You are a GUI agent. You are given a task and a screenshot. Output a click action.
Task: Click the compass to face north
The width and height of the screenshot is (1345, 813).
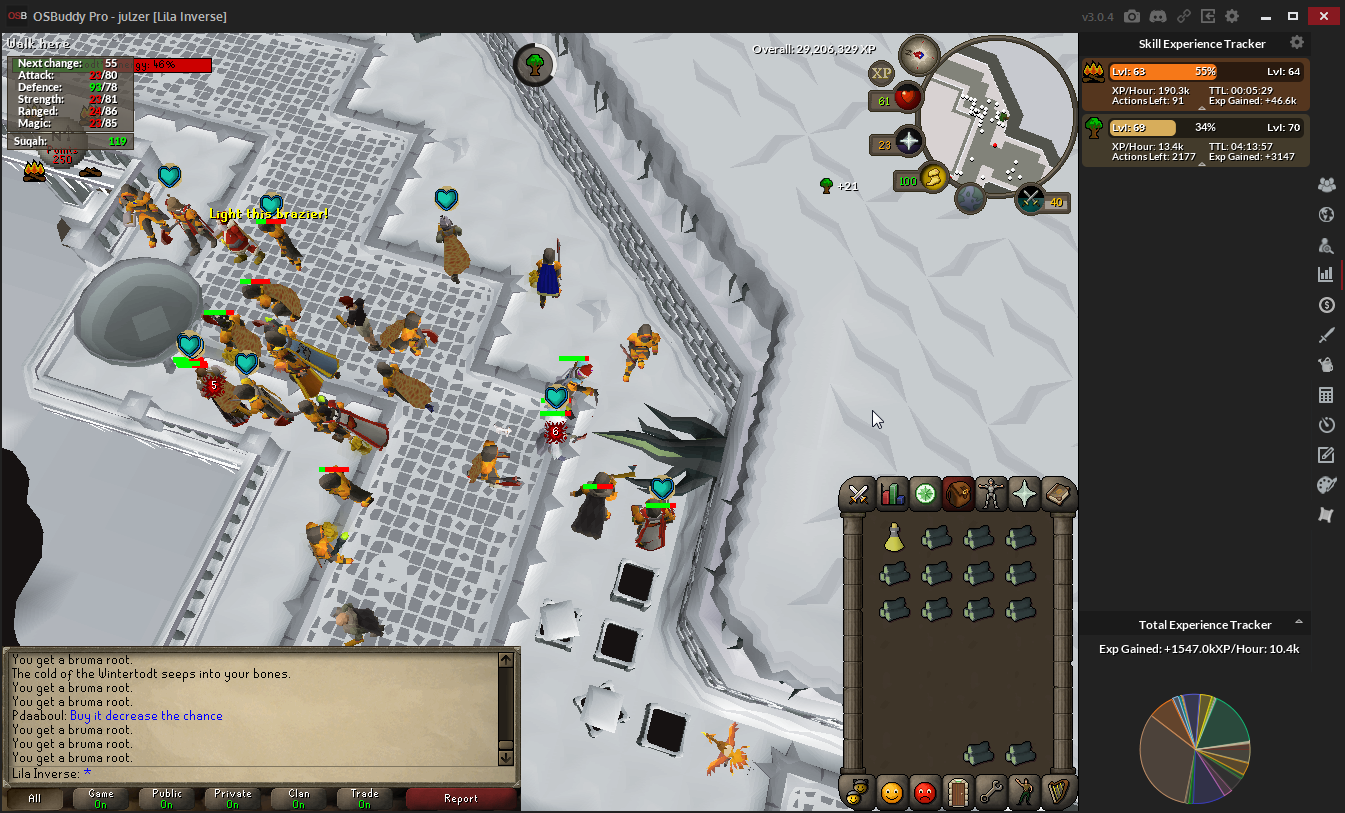pos(918,54)
